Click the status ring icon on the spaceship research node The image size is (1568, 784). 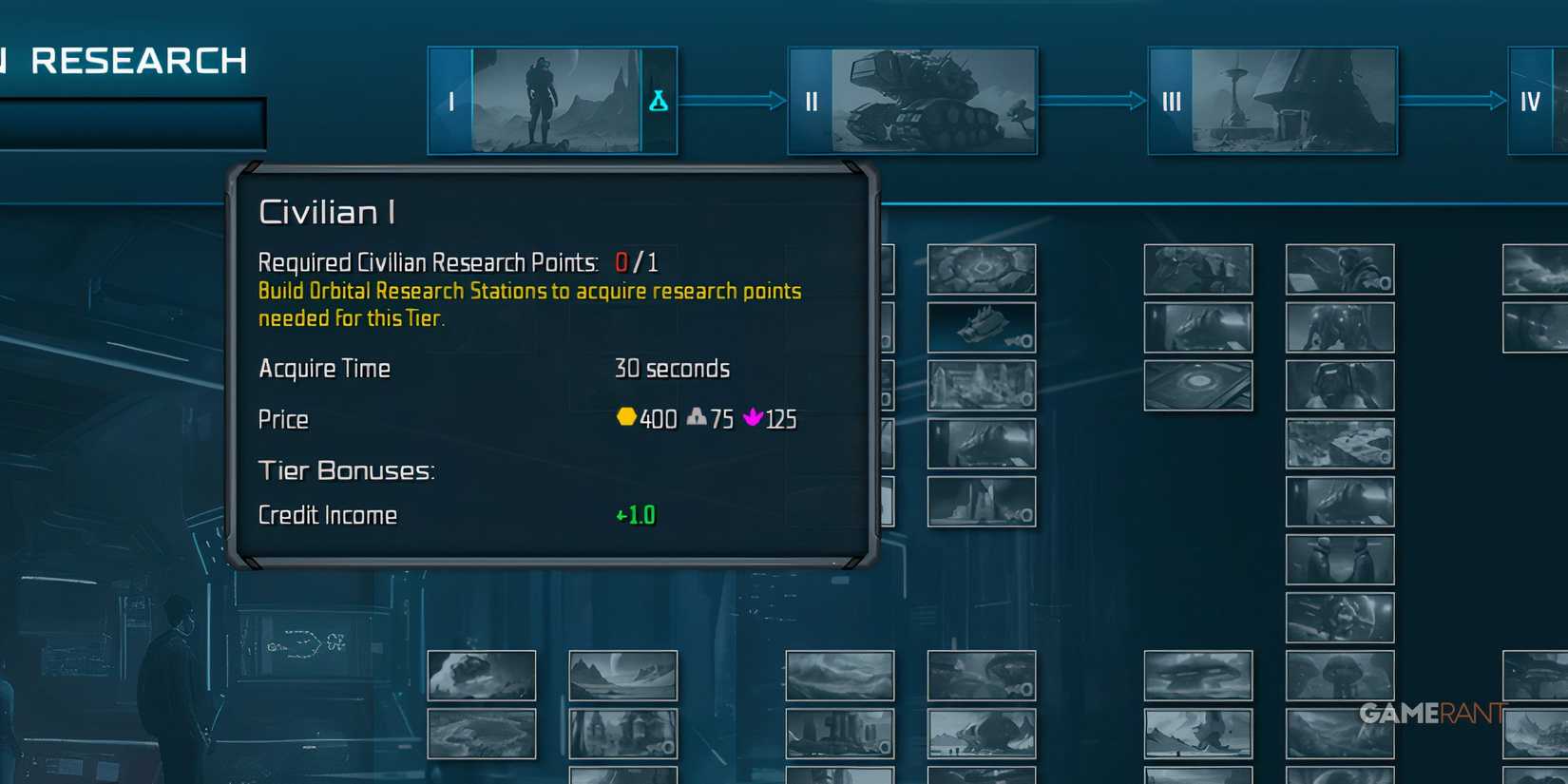tap(1026, 339)
